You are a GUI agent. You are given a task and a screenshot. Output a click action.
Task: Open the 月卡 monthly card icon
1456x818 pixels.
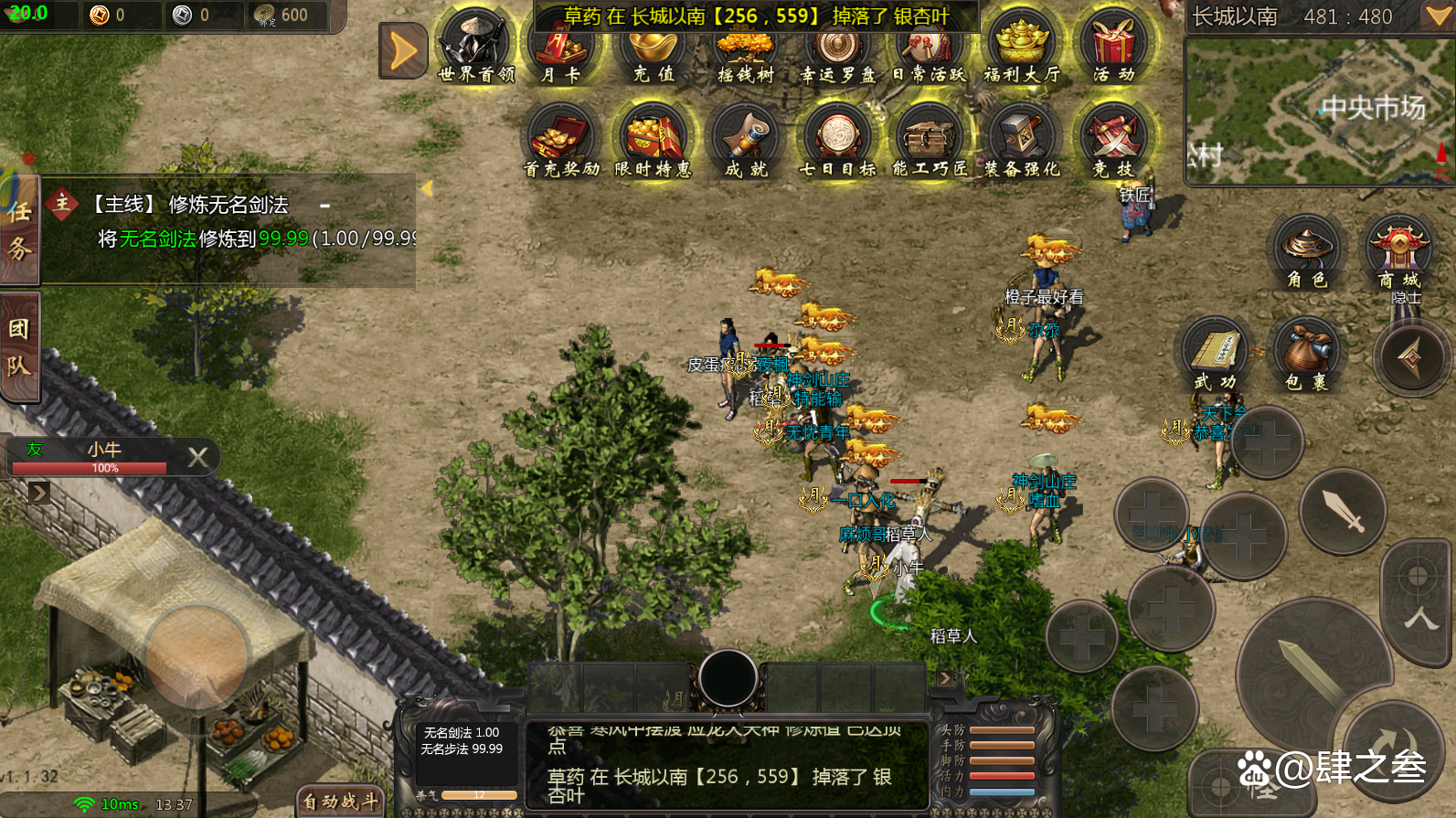click(x=560, y=48)
